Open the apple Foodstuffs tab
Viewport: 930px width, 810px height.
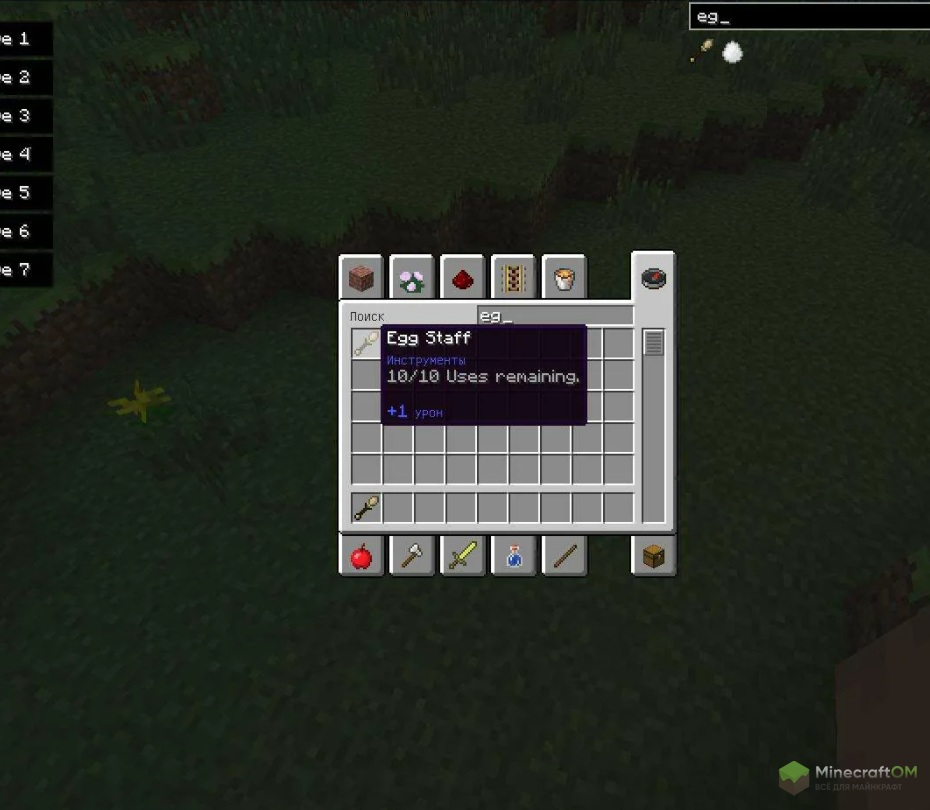[361, 556]
